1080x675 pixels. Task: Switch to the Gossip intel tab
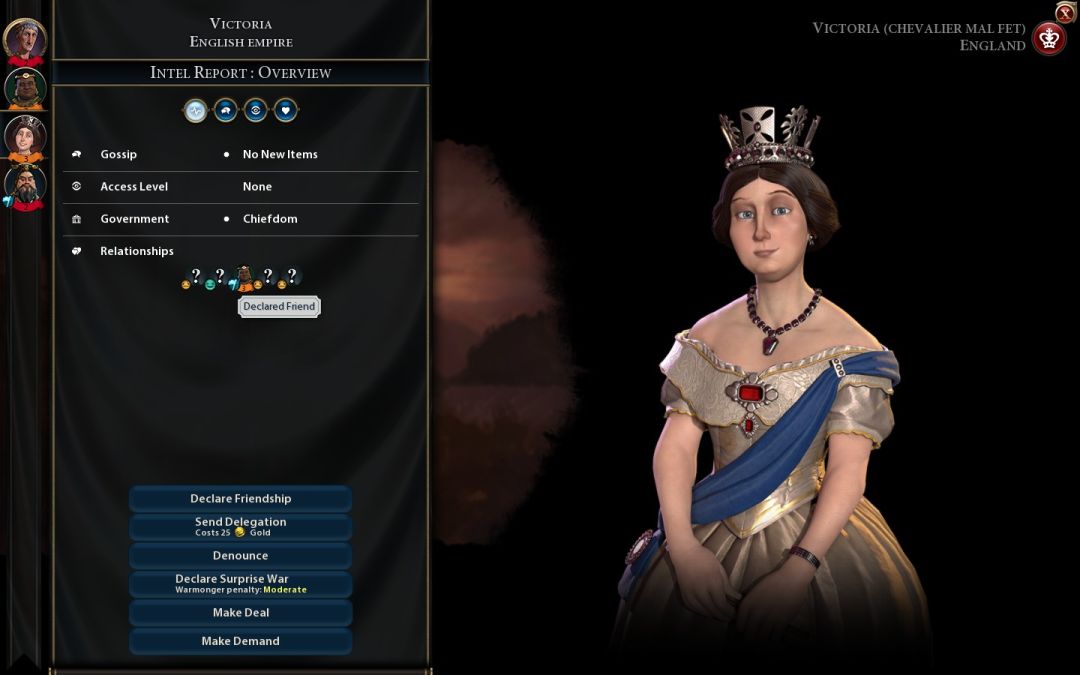pyautogui.click(x=226, y=111)
